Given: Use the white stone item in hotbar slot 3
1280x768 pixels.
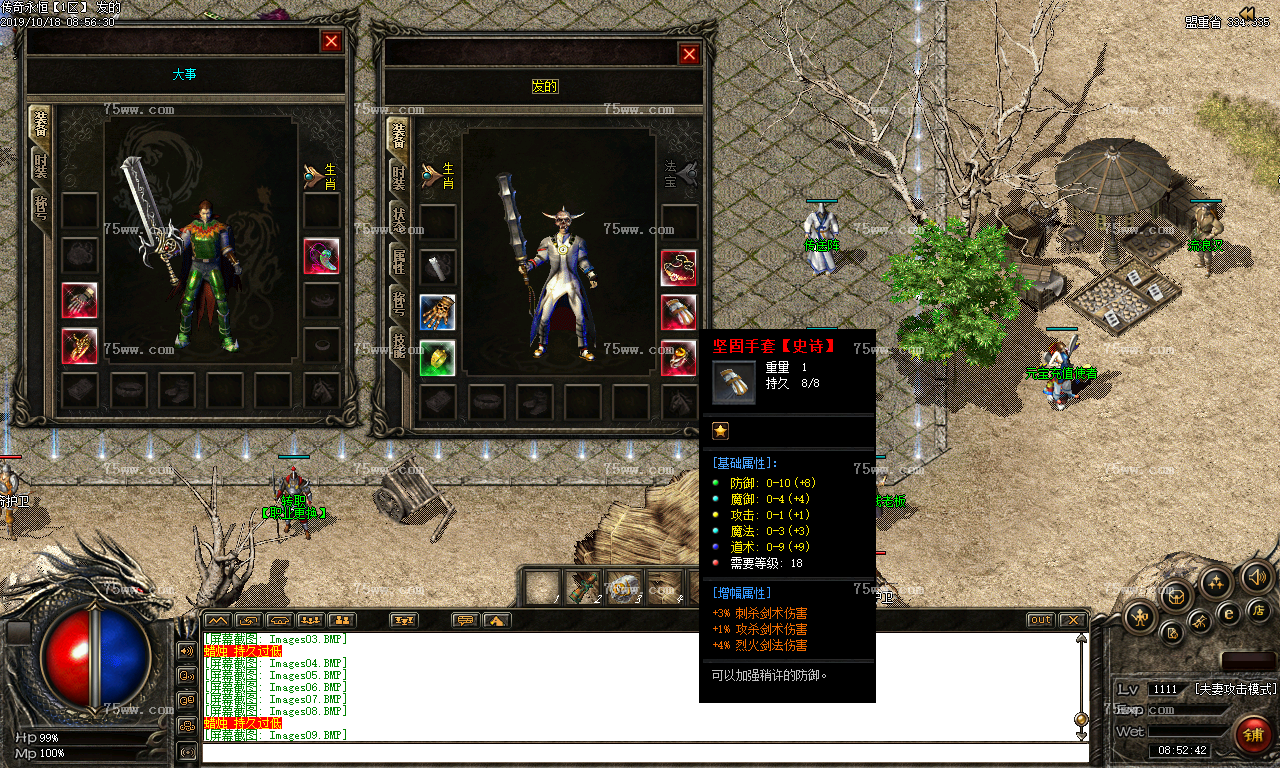Looking at the screenshot, I should (624, 587).
